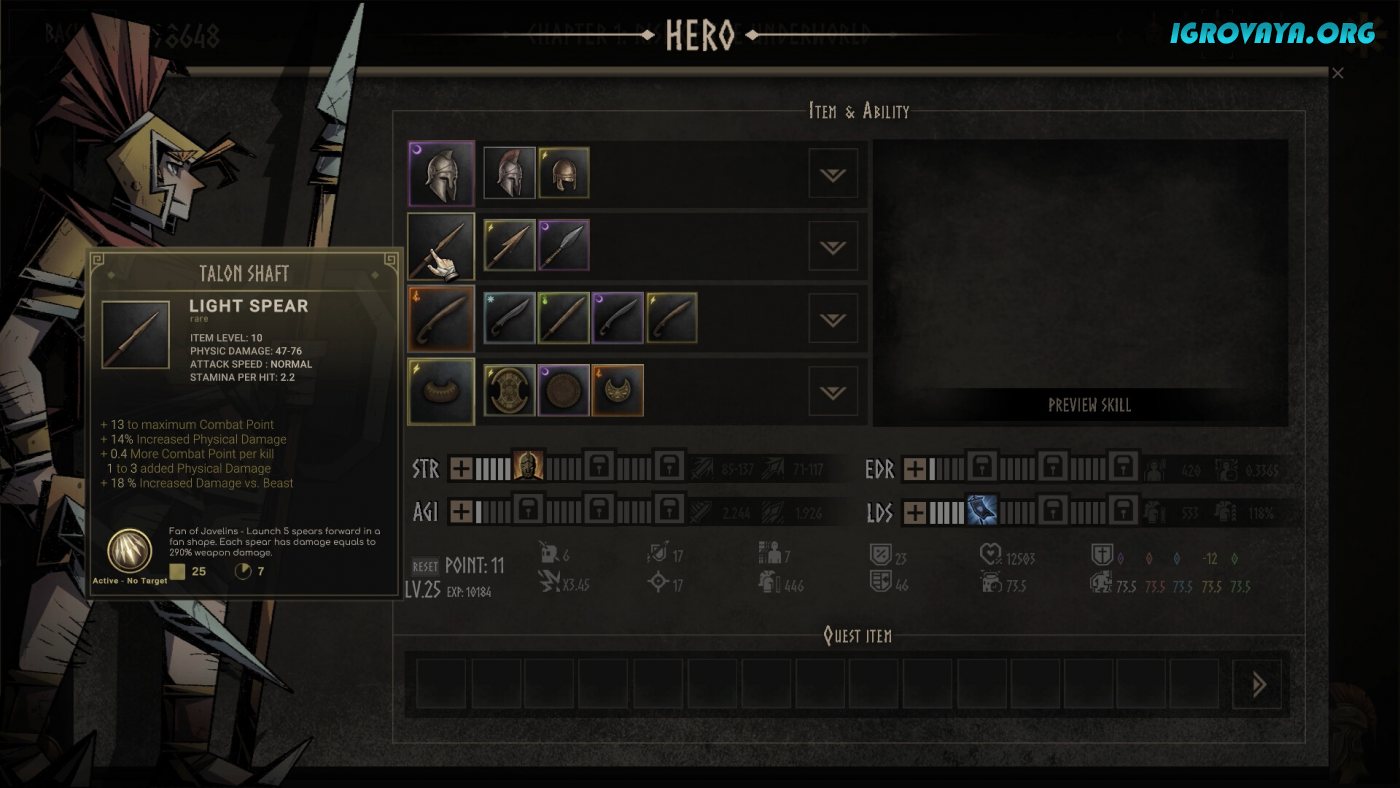Pick the blue-bordered frost sword

[x=510, y=318]
